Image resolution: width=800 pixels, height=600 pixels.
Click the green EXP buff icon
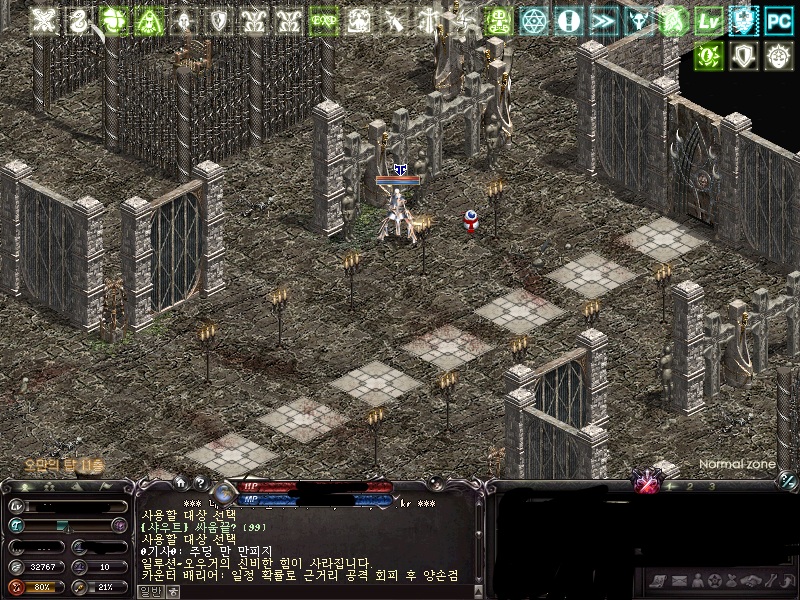322,20
